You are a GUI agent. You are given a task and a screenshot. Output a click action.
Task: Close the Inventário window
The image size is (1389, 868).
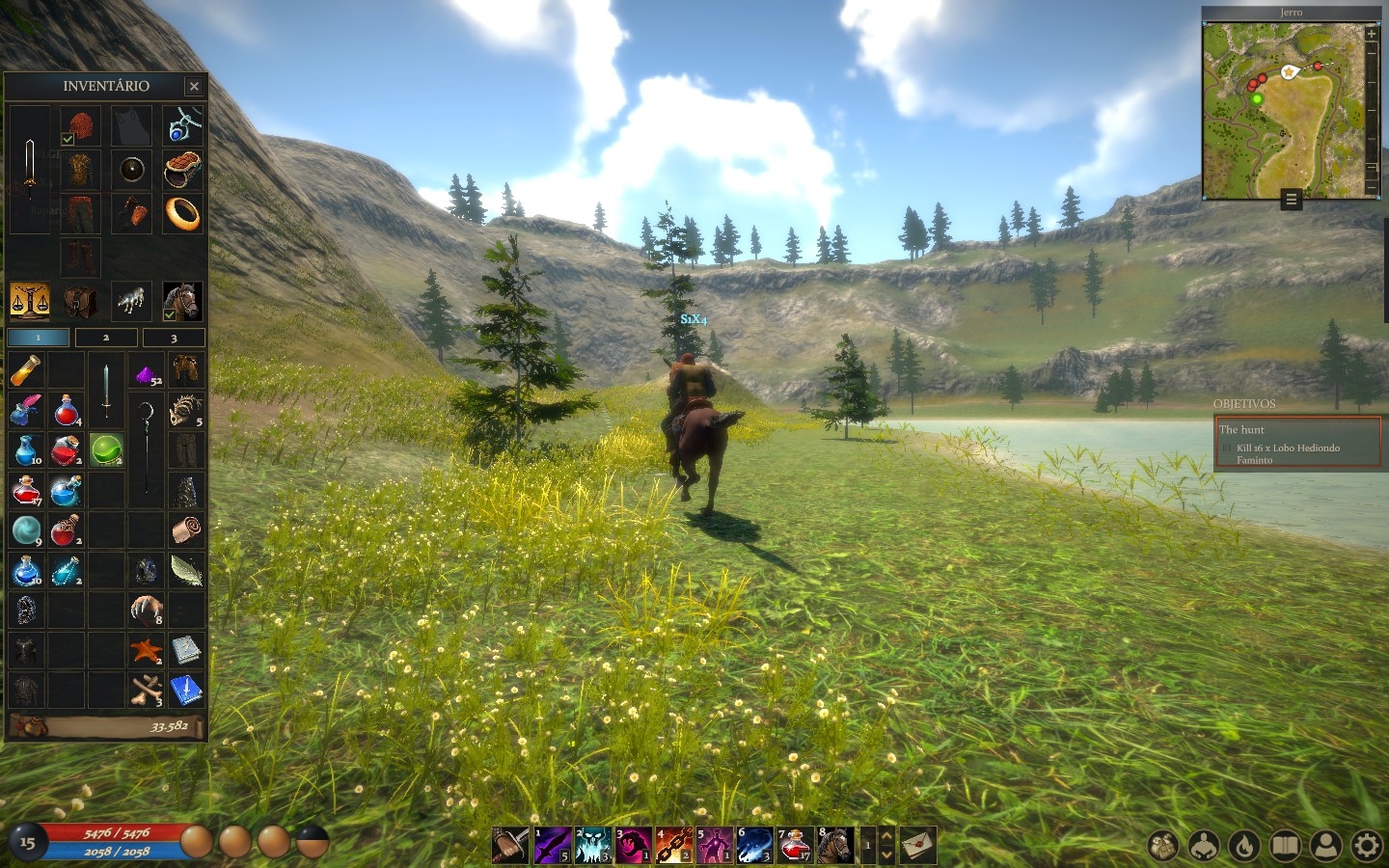point(194,86)
